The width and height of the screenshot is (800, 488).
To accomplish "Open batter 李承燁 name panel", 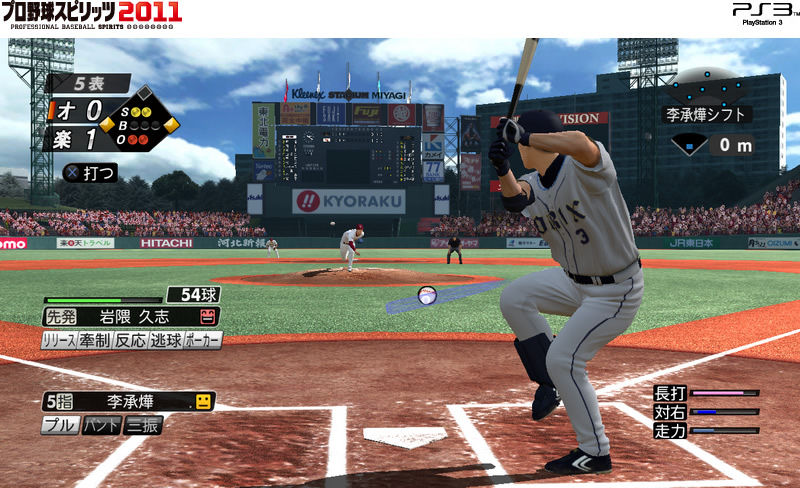I will click(130, 402).
